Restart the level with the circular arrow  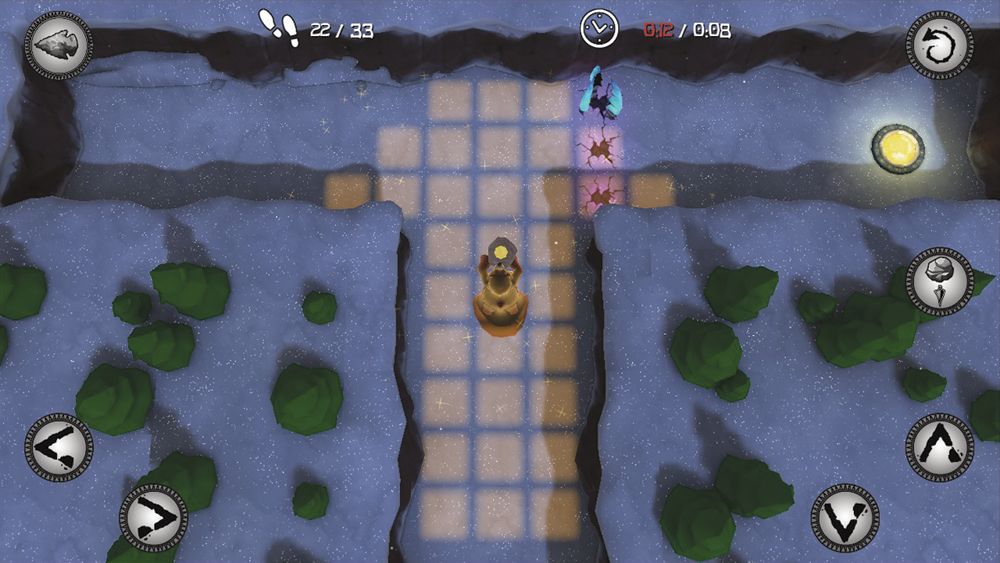tap(939, 45)
